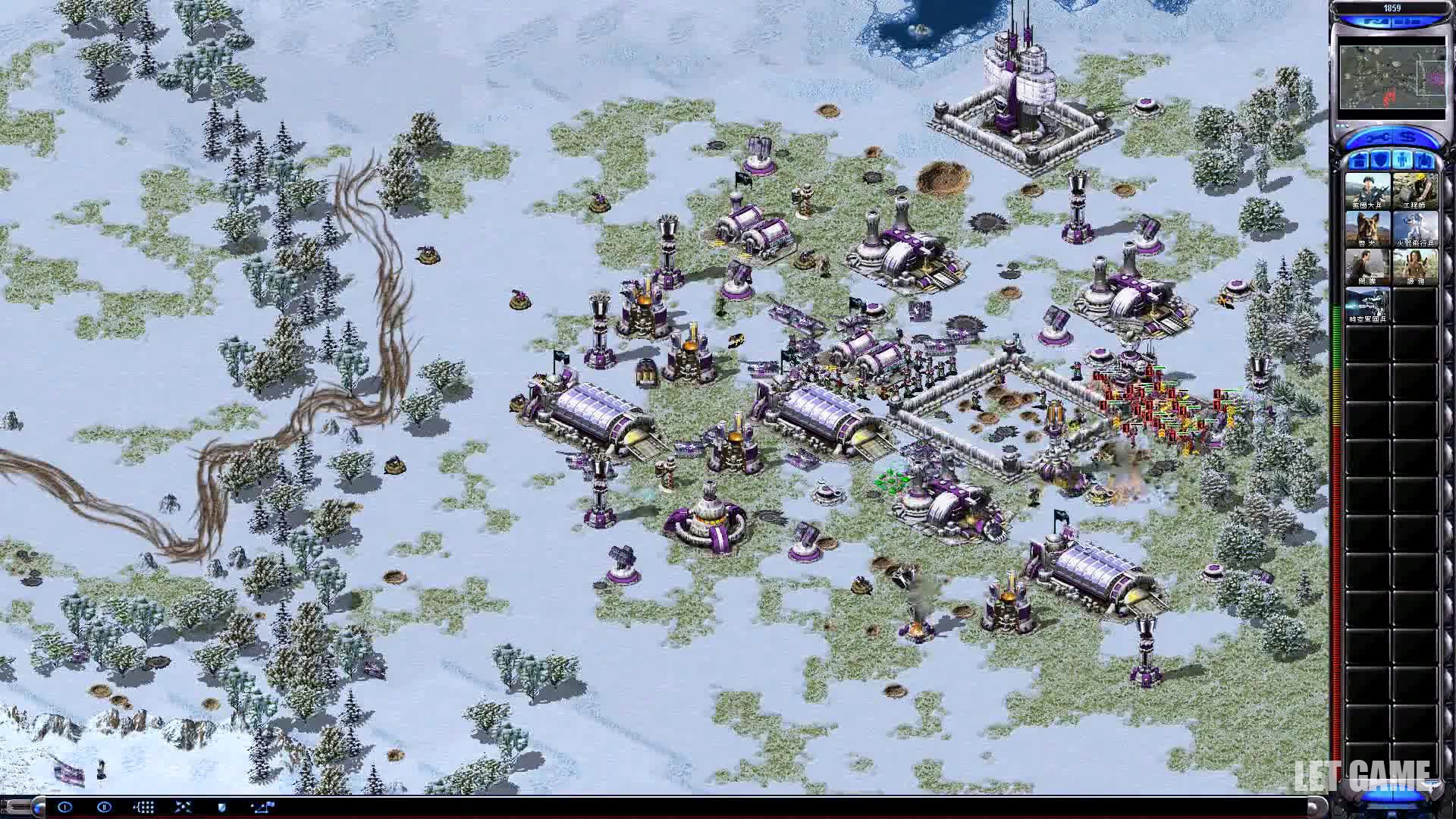Switch to the infantry build tab

pyautogui.click(x=1403, y=162)
